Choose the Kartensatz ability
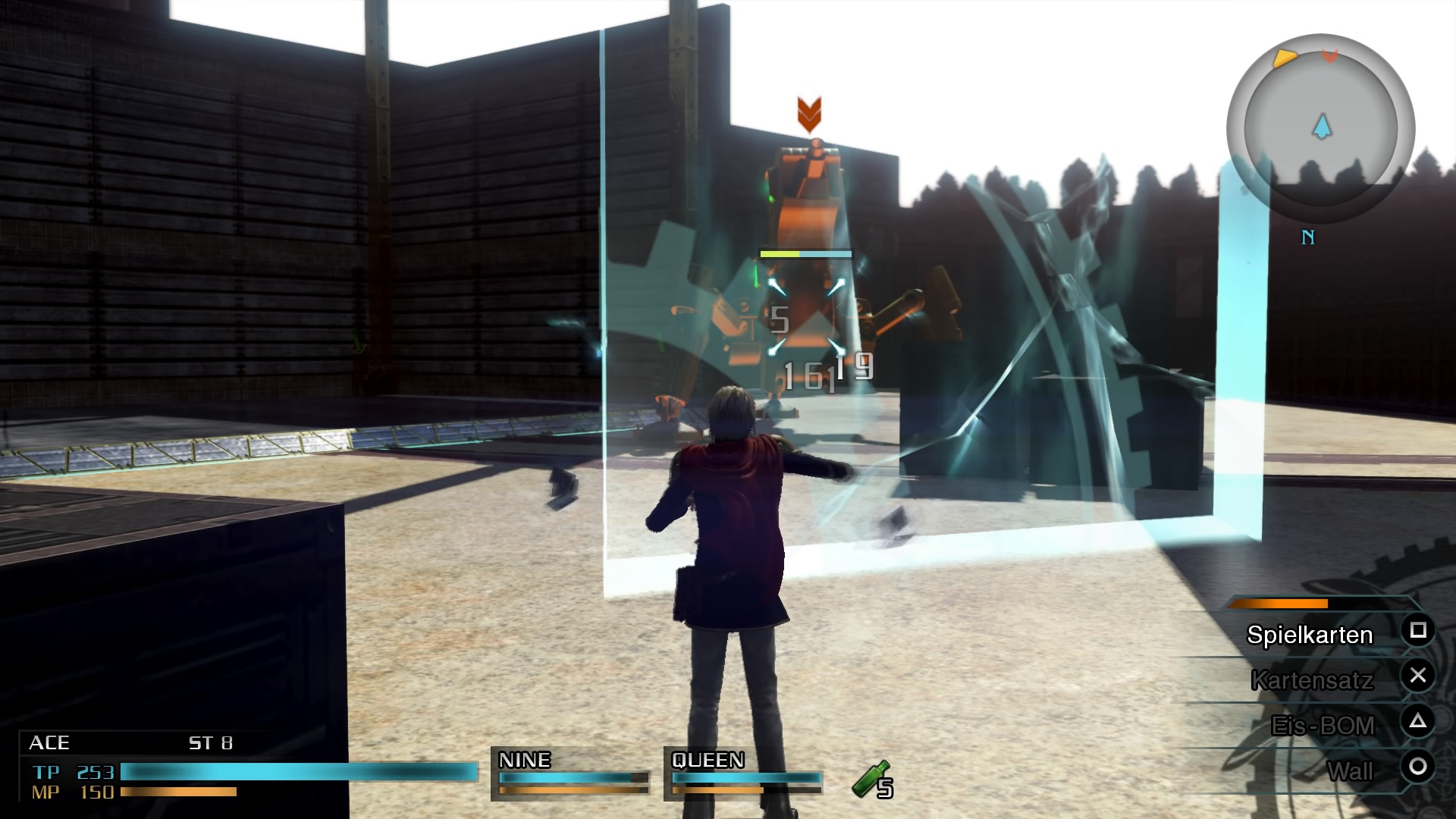Viewport: 1456px width, 819px height. (1312, 680)
